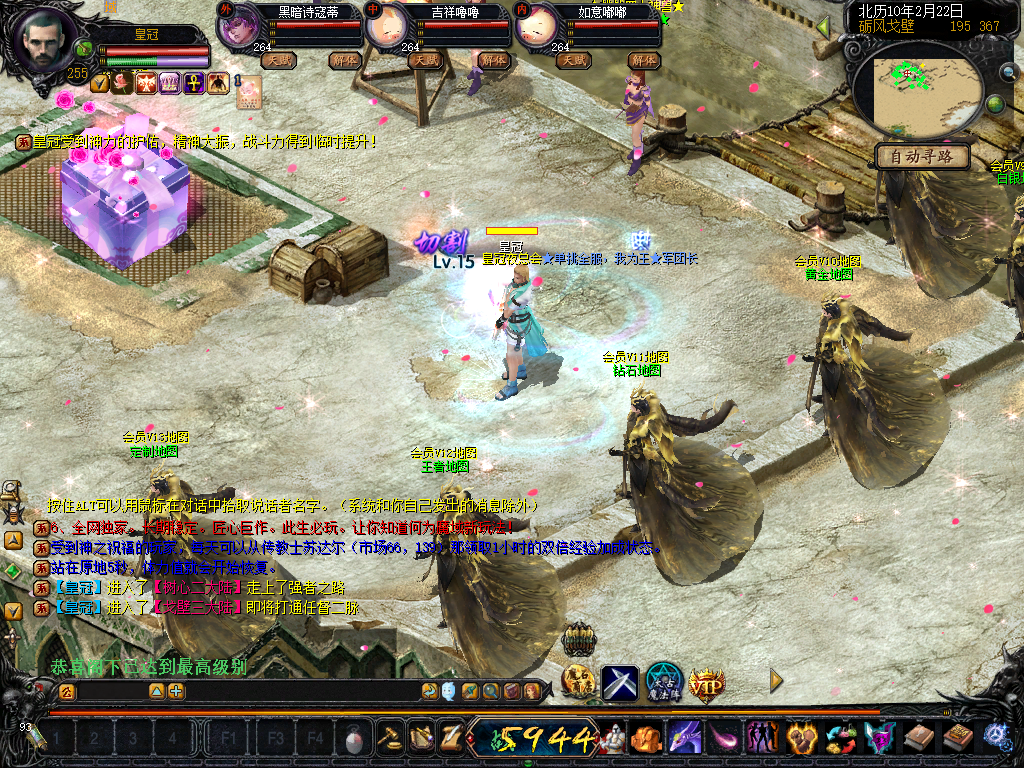Click the magnifying glass beside the minimap

pyautogui.click(x=1008, y=72)
